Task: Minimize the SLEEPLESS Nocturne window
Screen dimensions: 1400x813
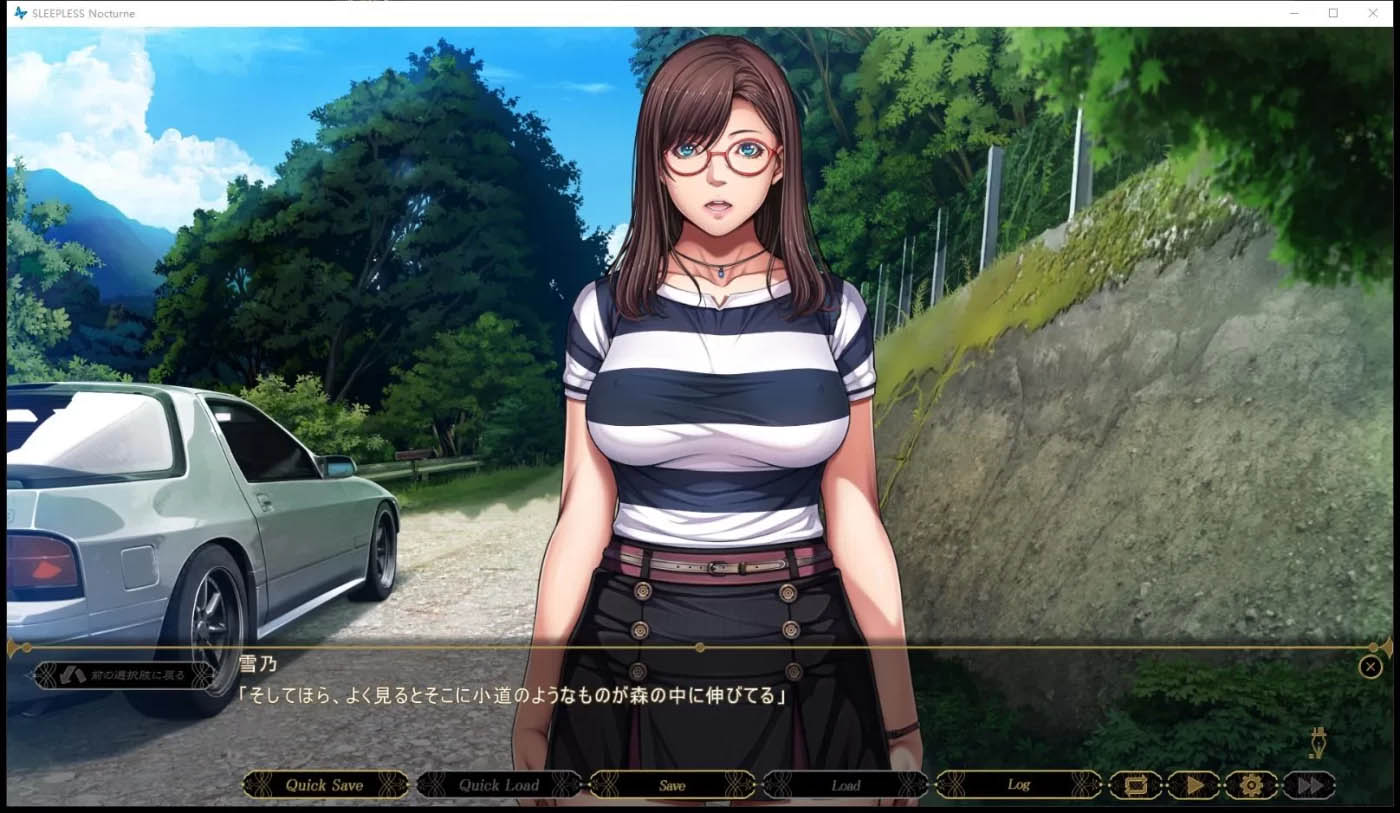Action: 1294,13
